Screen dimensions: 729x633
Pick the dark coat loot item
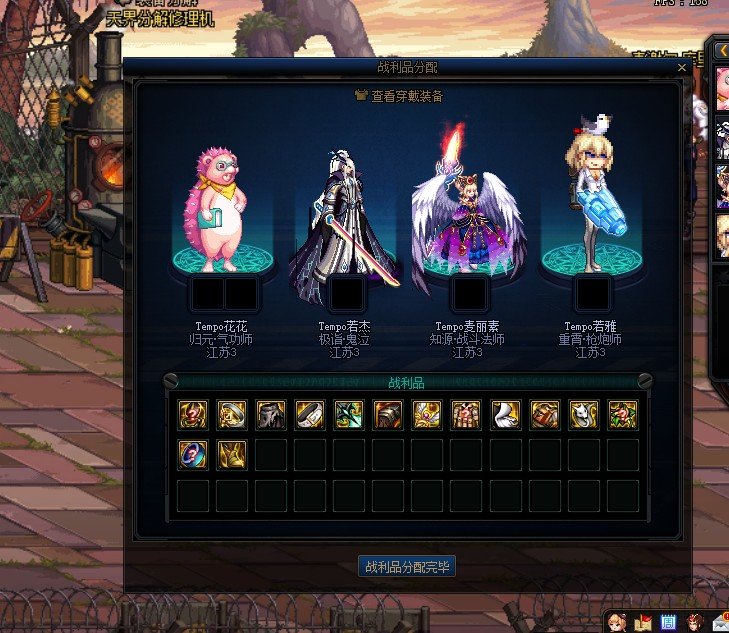[x=271, y=415]
